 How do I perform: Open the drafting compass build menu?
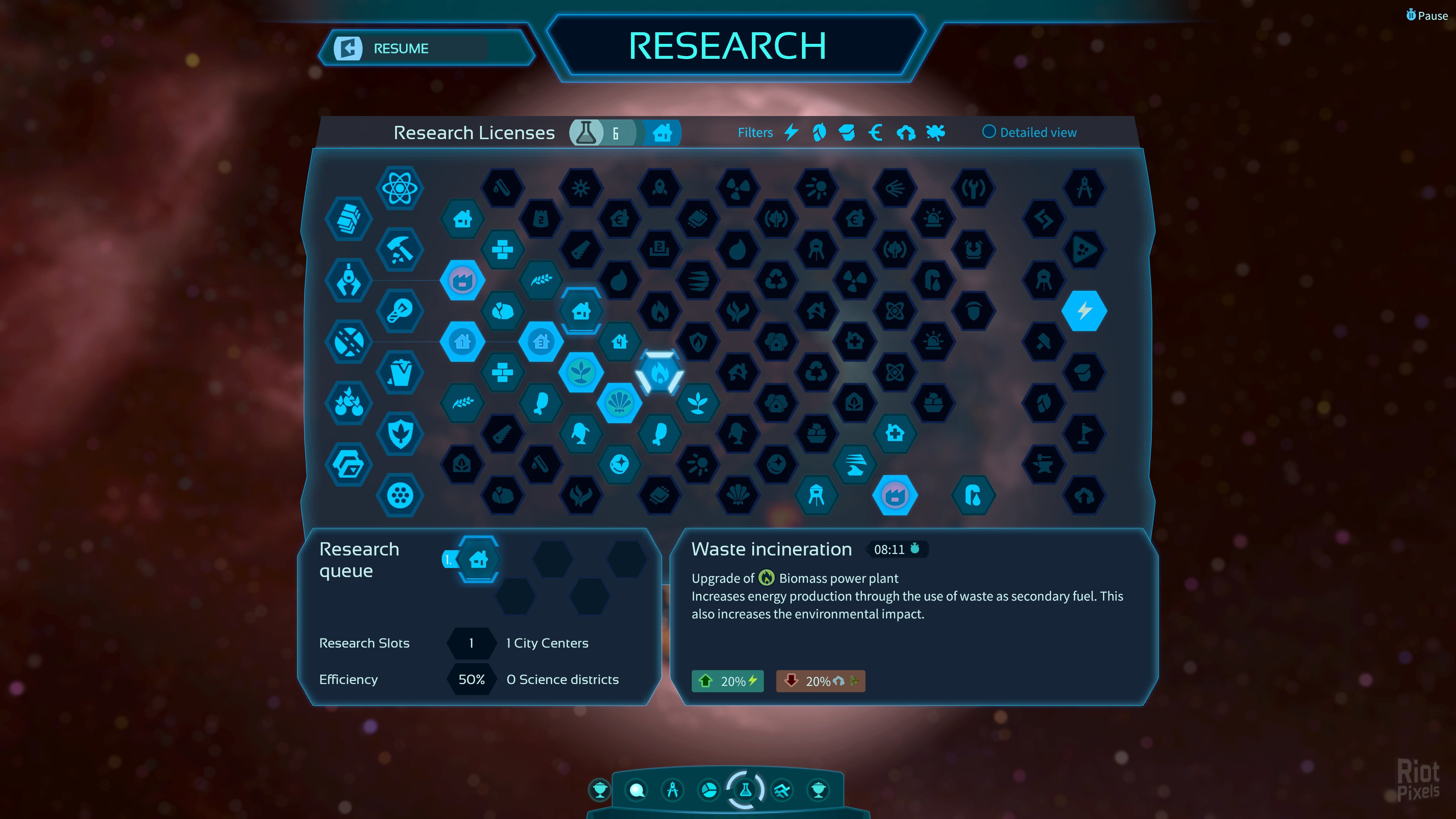point(673,789)
